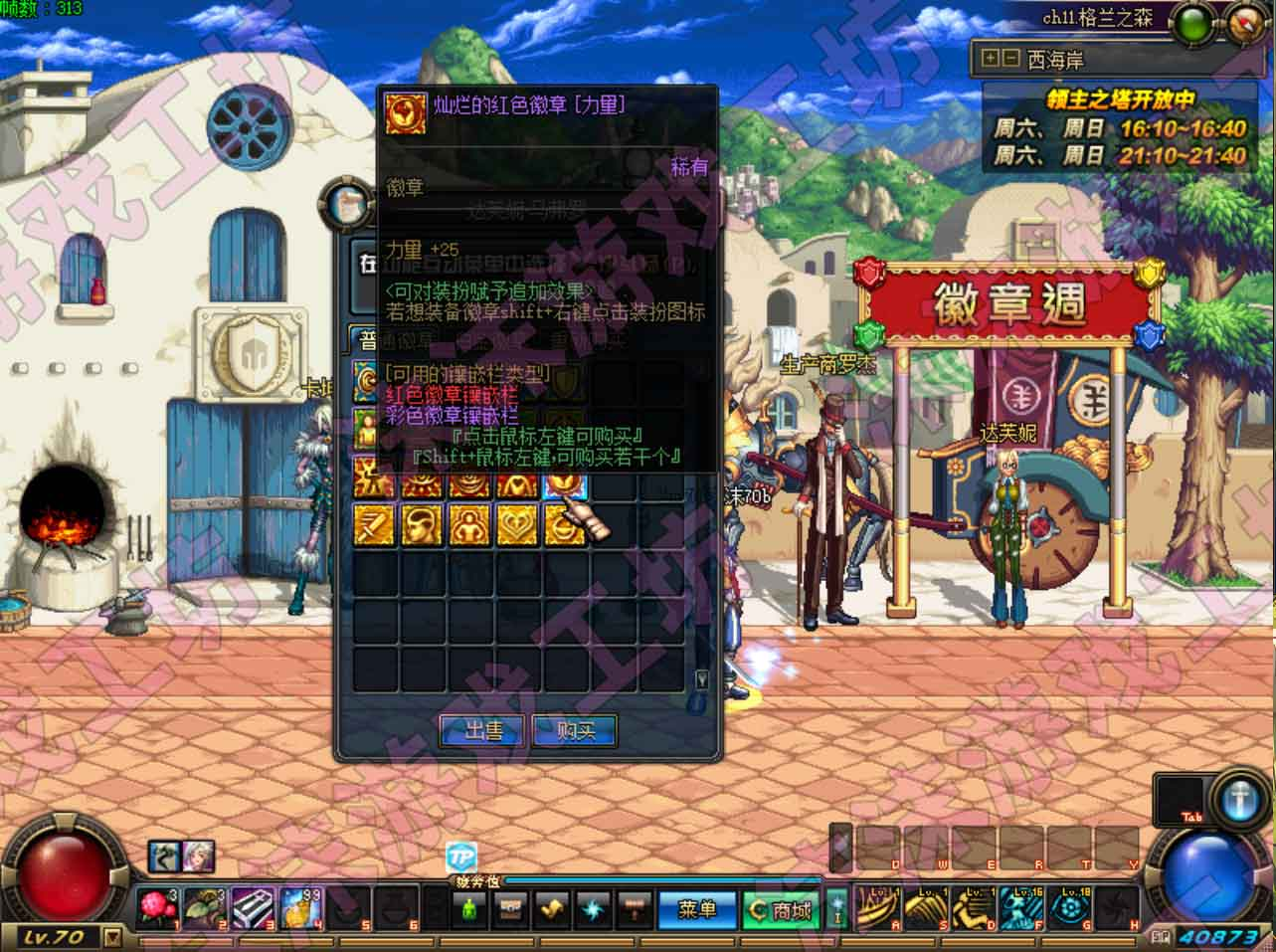Click the blue TP icon

460,857
